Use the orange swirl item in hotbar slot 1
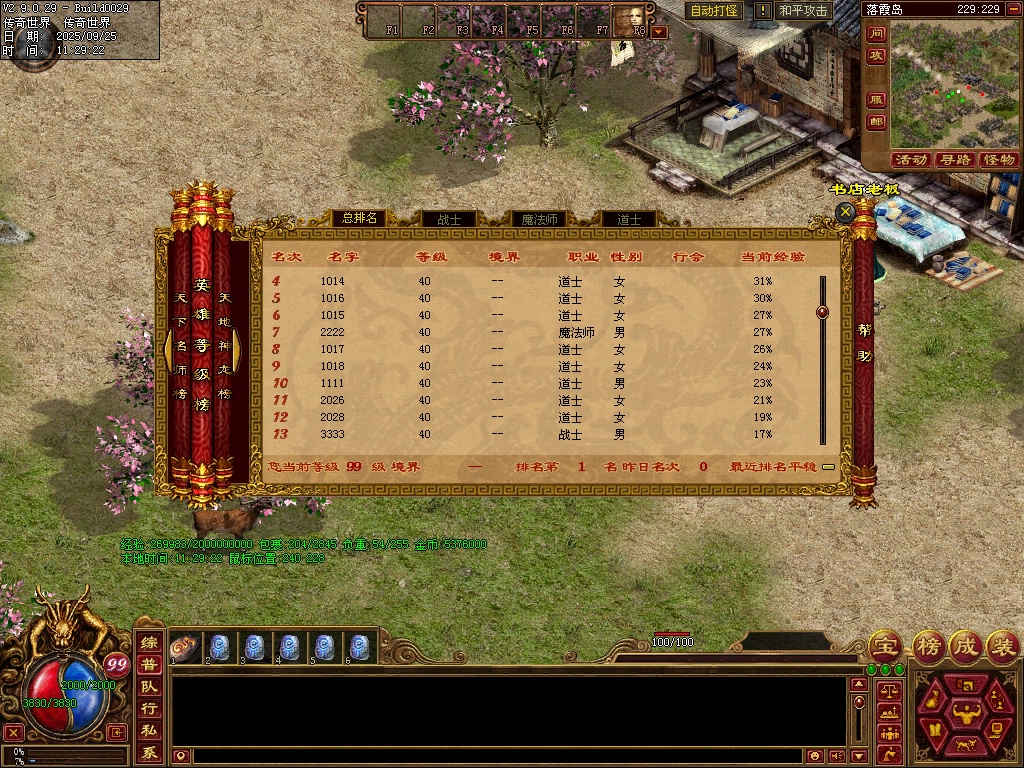 183,646
